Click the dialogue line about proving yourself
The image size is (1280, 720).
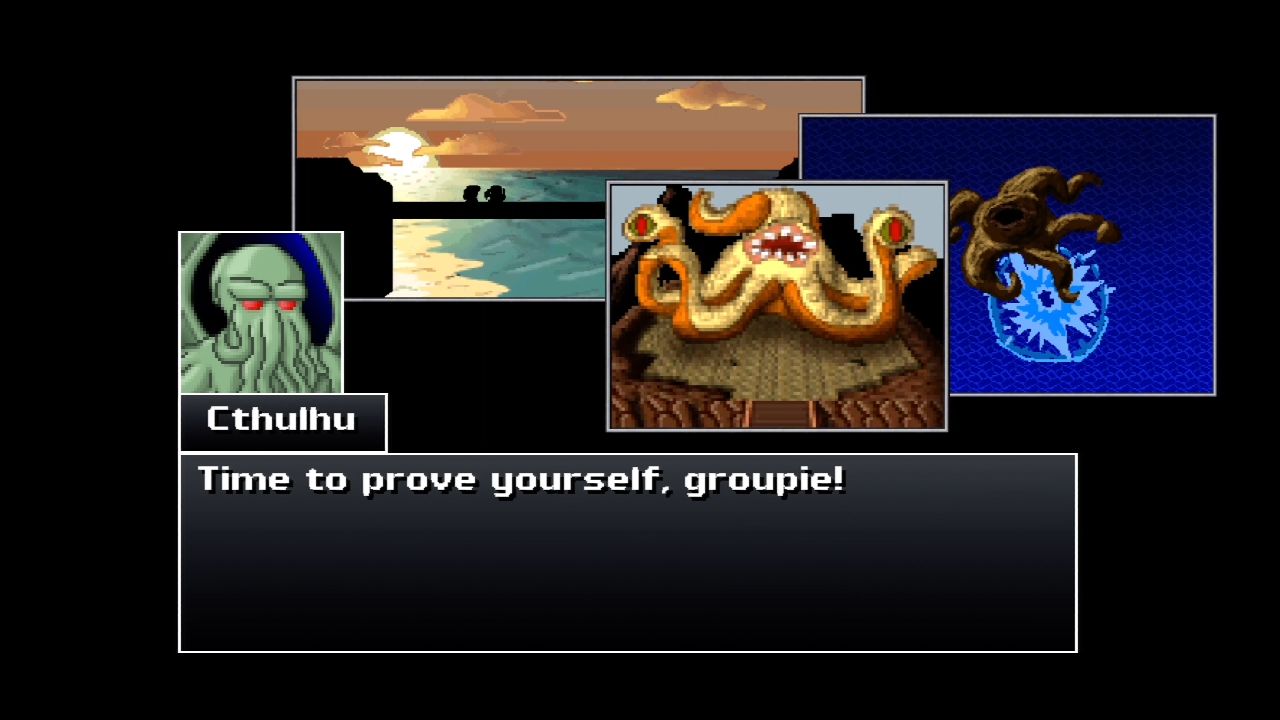point(520,479)
